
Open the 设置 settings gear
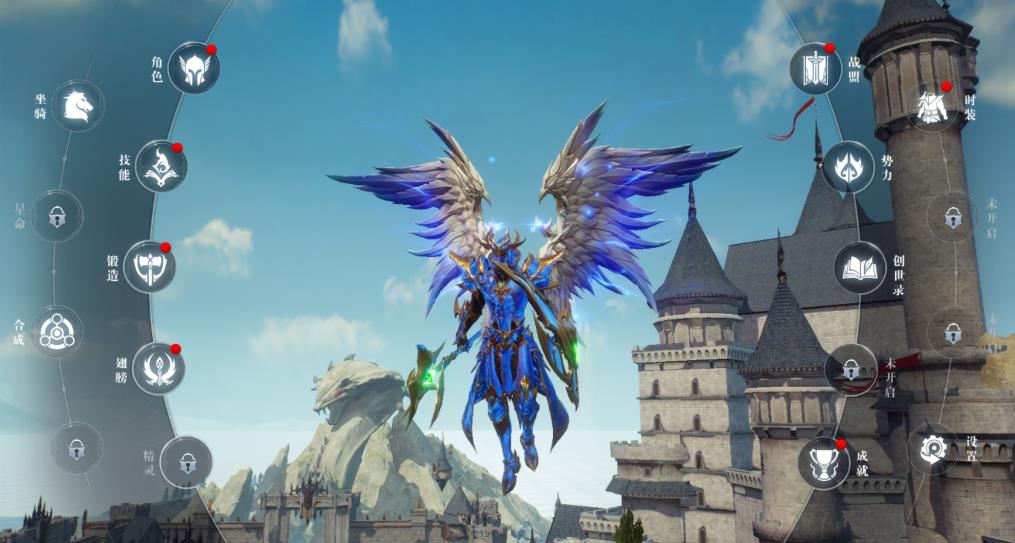pos(933,447)
